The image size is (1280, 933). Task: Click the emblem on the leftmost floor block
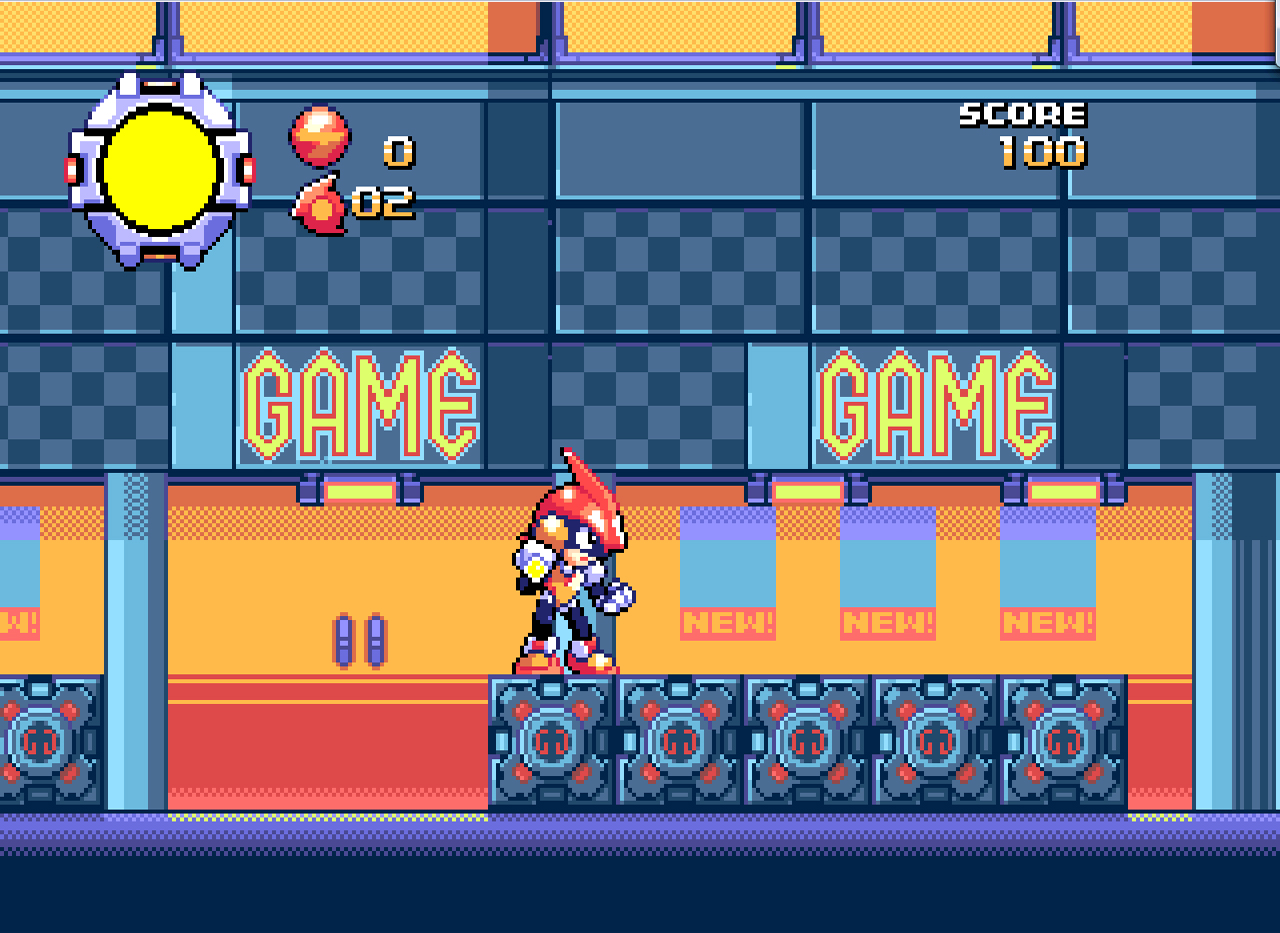[x=42, y=742]
